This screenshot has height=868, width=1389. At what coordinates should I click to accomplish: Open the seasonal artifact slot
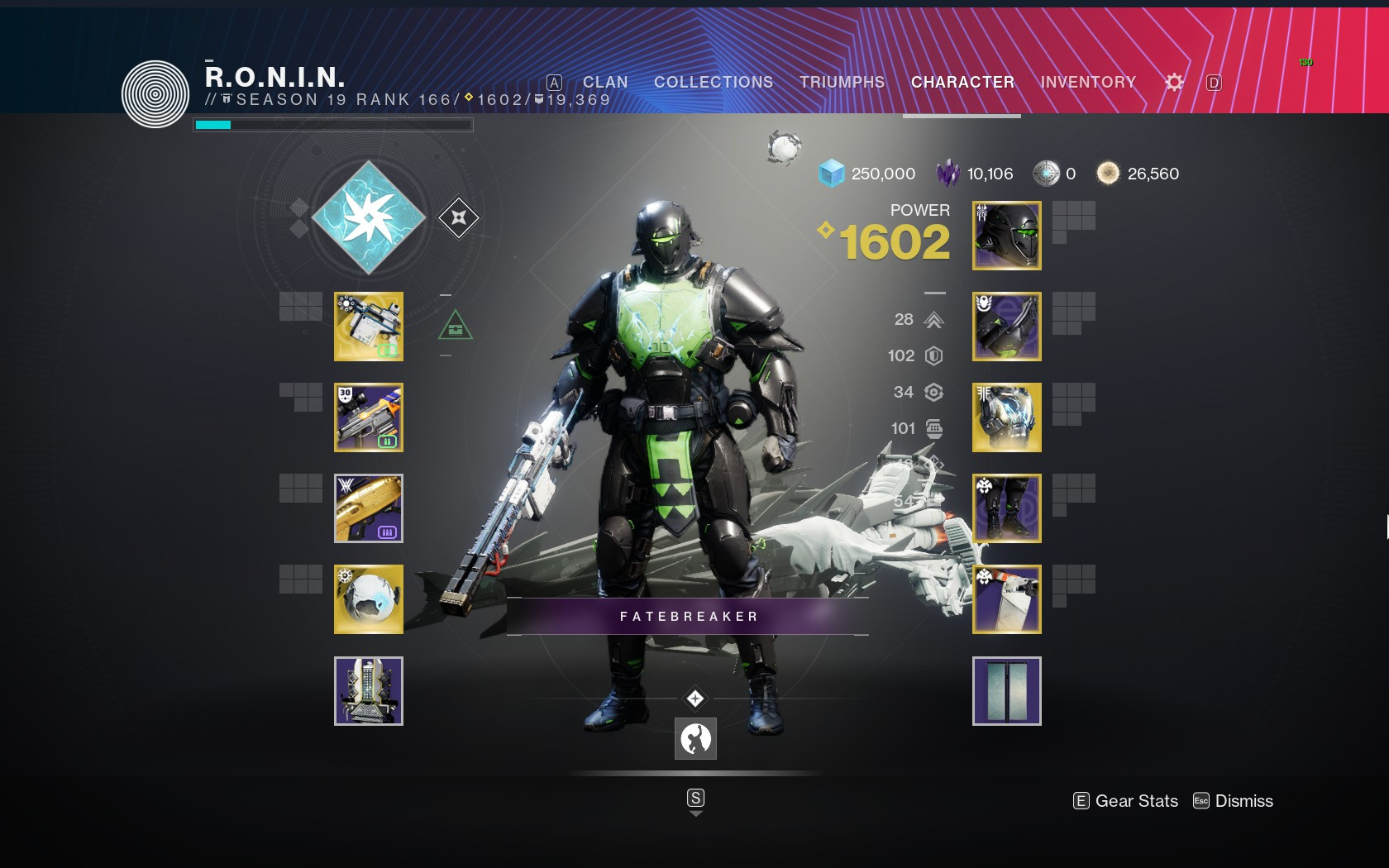click(x=369, y=691)
